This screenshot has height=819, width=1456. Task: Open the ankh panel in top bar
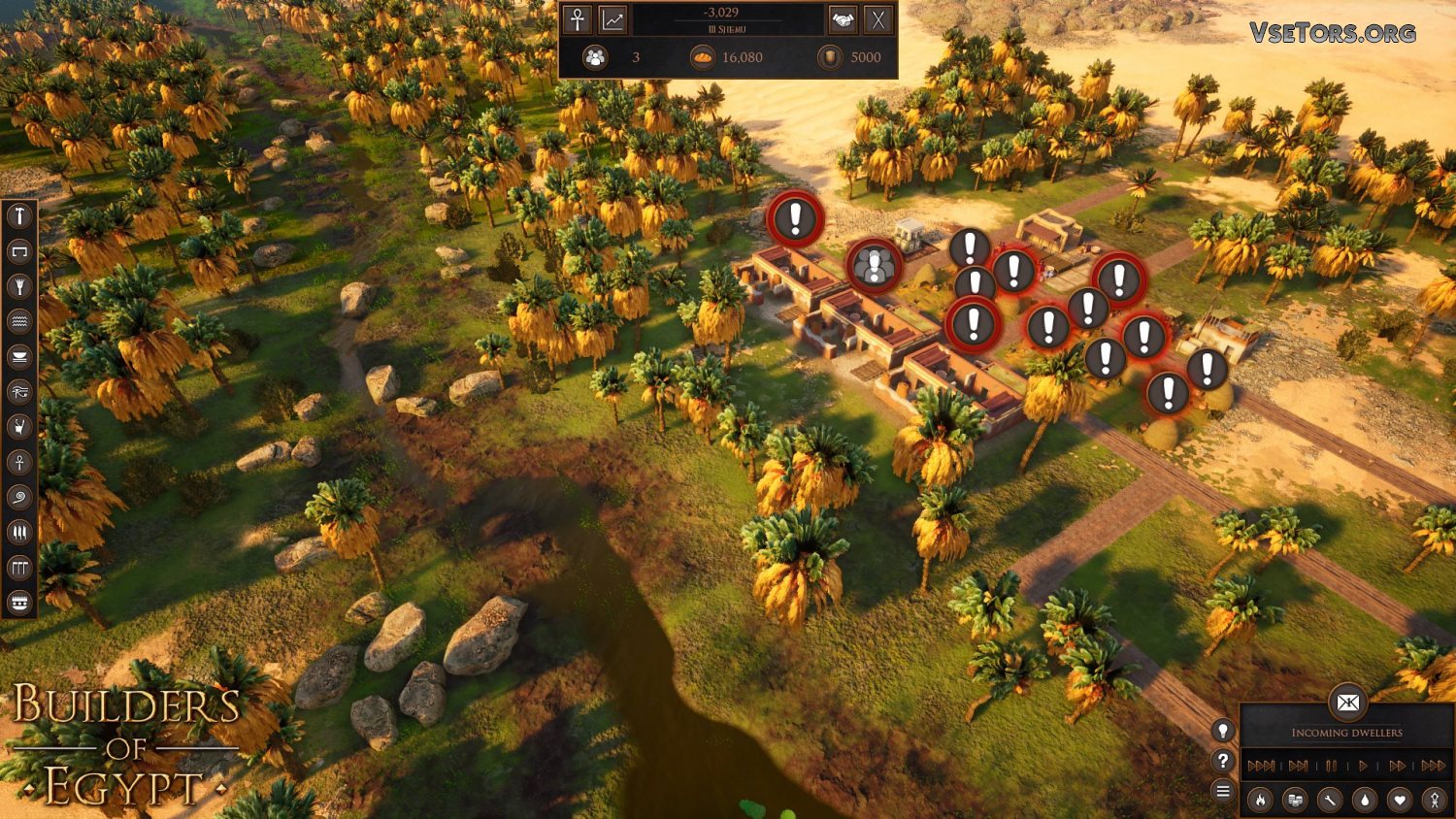click(578, 19)
